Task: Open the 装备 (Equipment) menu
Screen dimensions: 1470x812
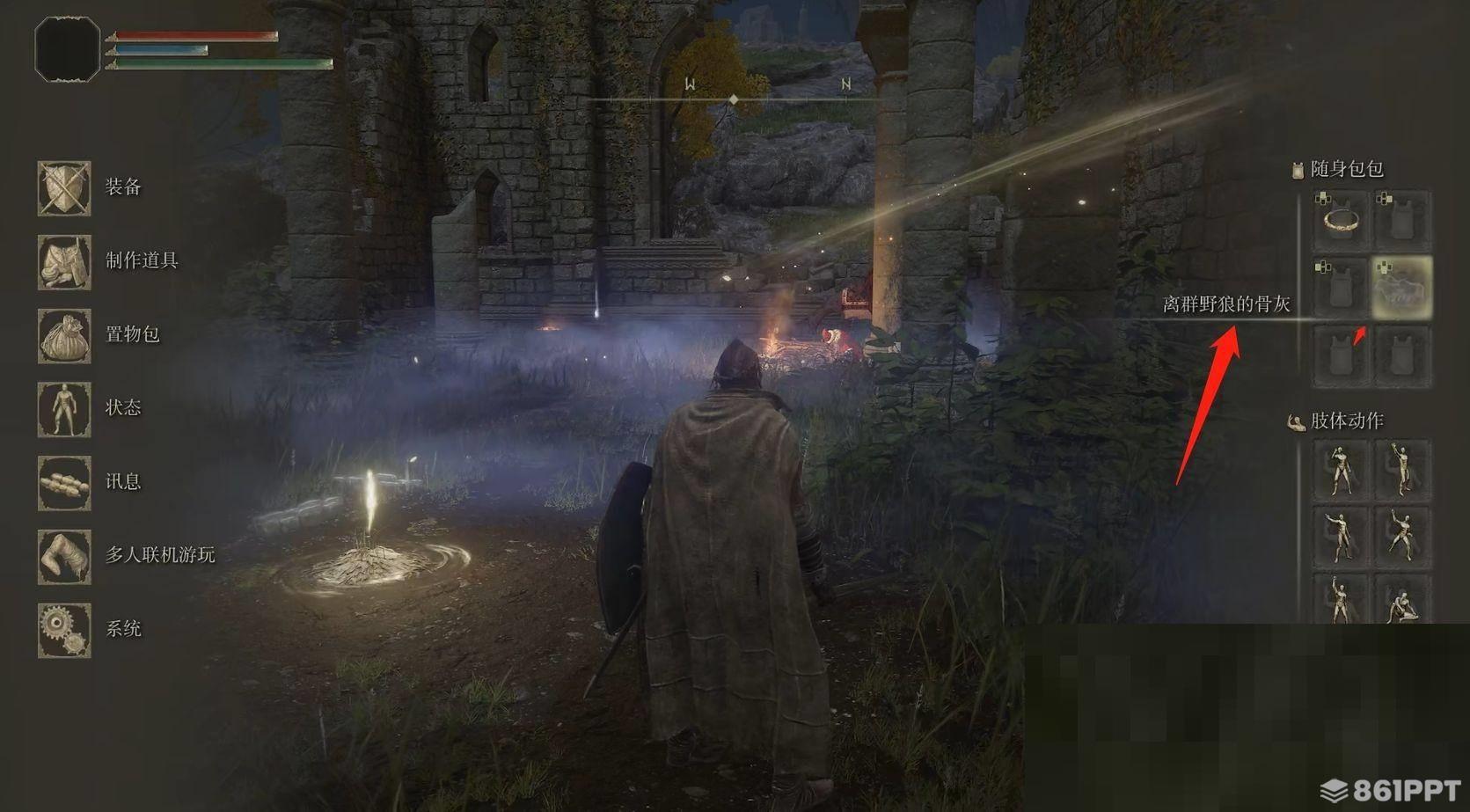Action: 64,187
